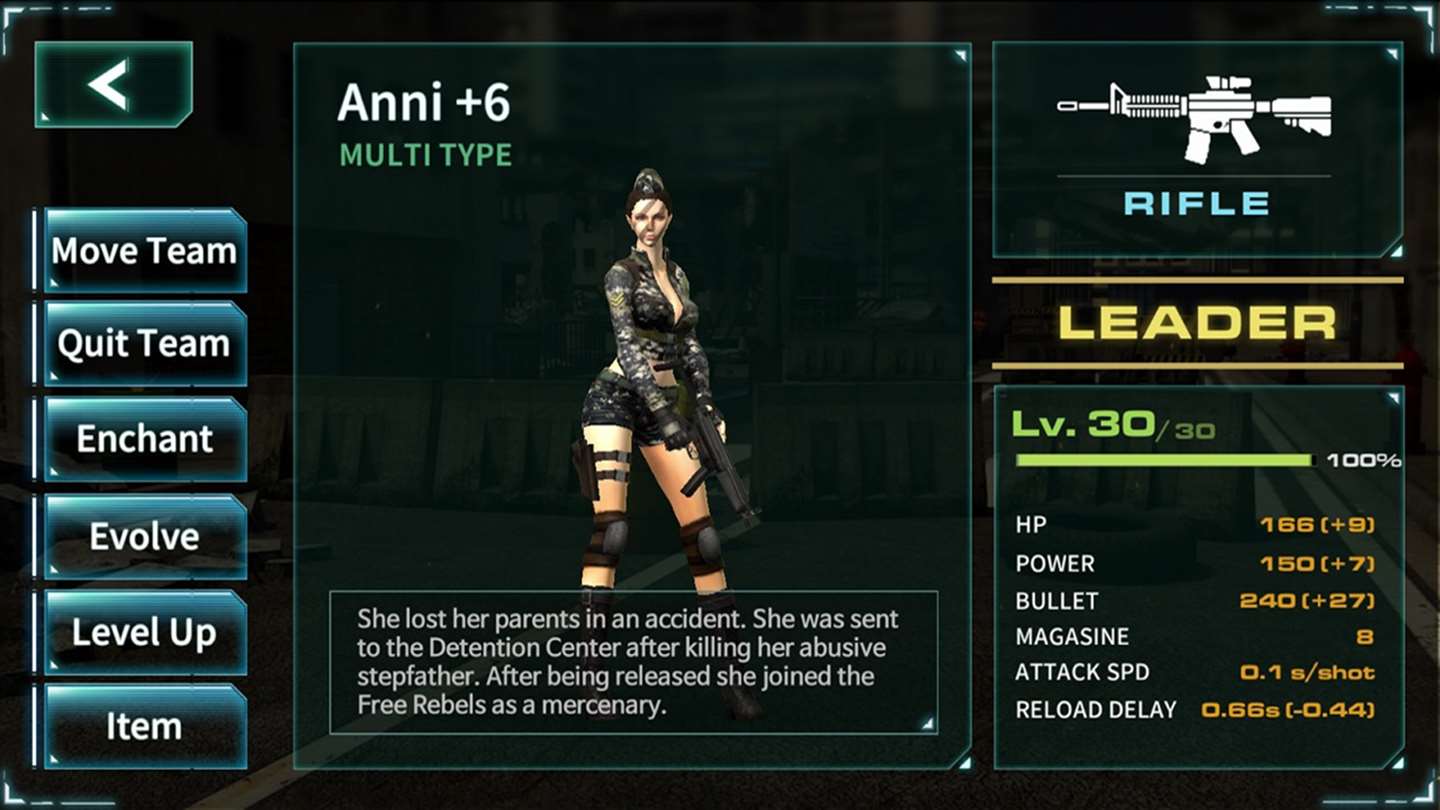
Task: Go back using the arrow button
Action: pos(113,85)
